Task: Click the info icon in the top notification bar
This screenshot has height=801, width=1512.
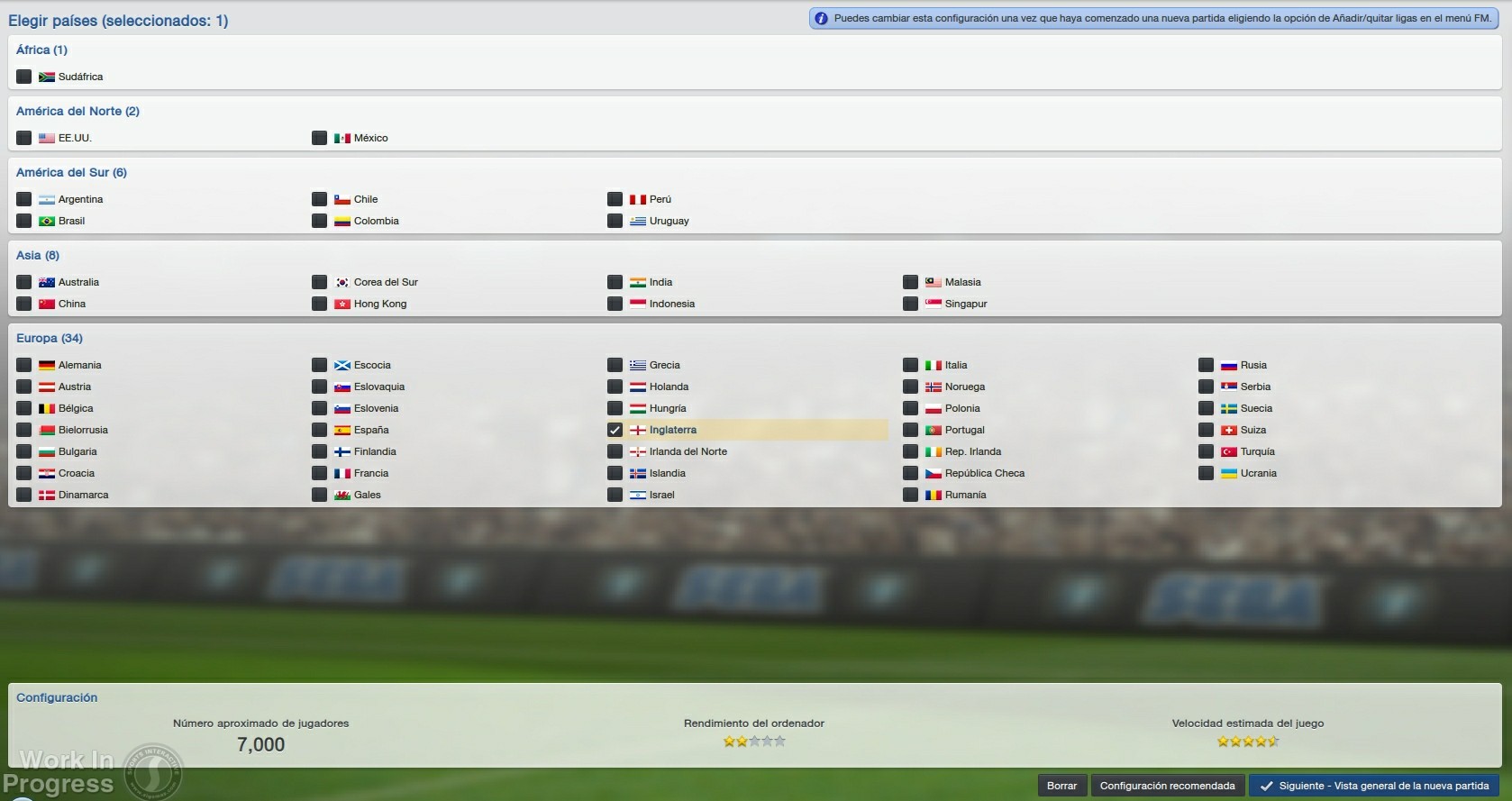Action: [x=820, y=17]
